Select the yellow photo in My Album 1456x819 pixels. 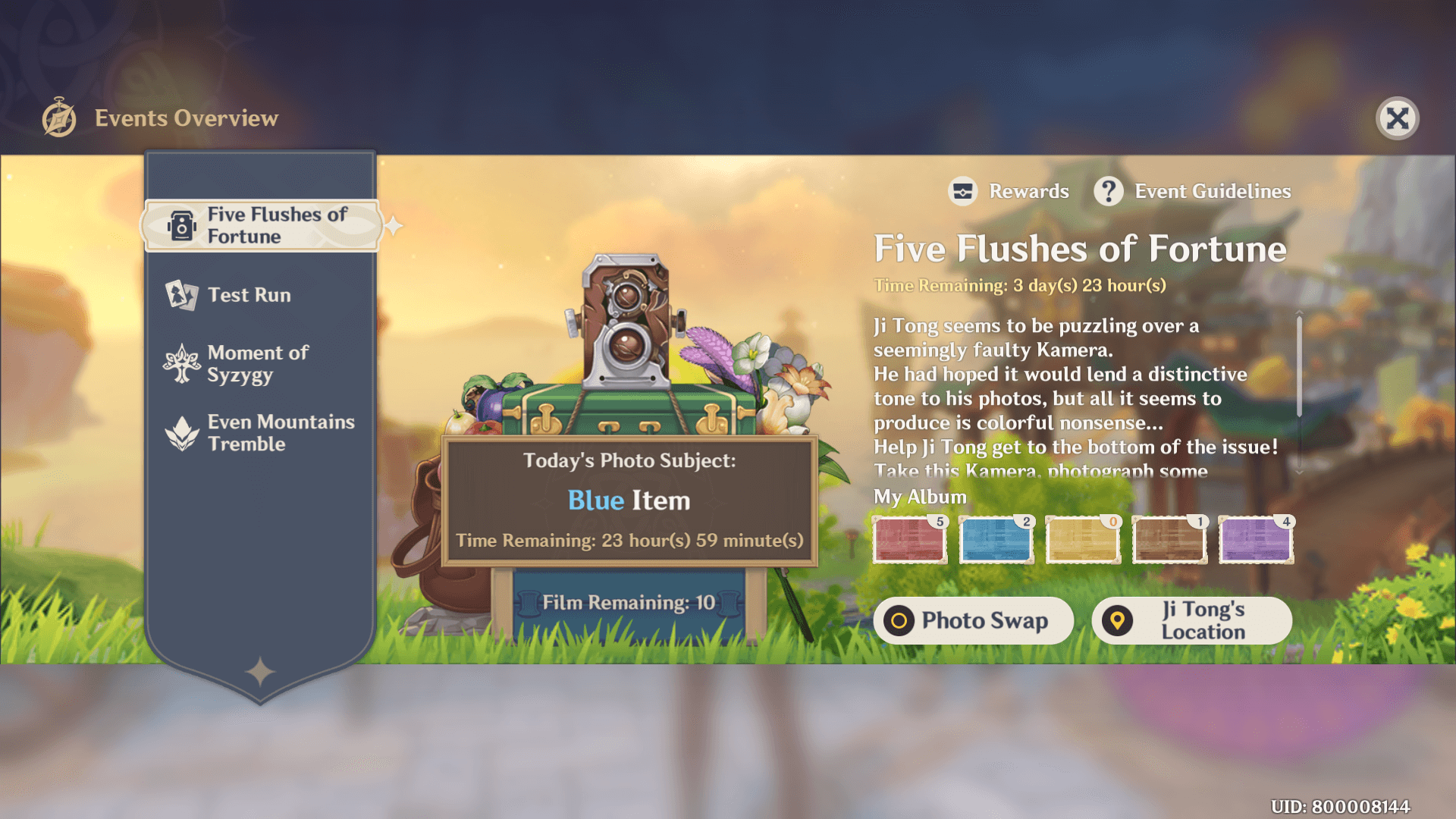[x=1082, y=540]
